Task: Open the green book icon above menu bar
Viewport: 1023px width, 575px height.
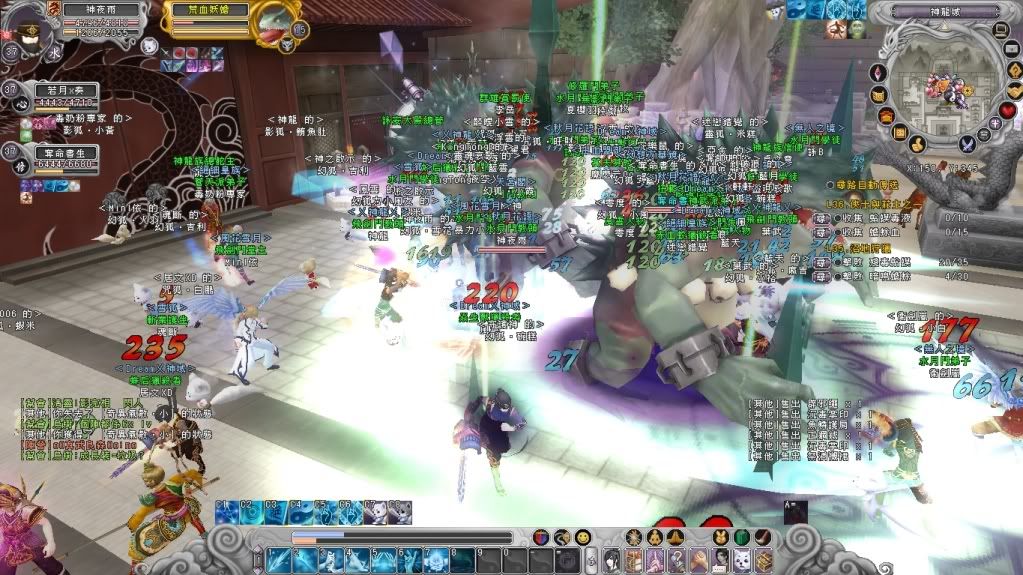Action: pyautogui.click(x=741, y=538)
